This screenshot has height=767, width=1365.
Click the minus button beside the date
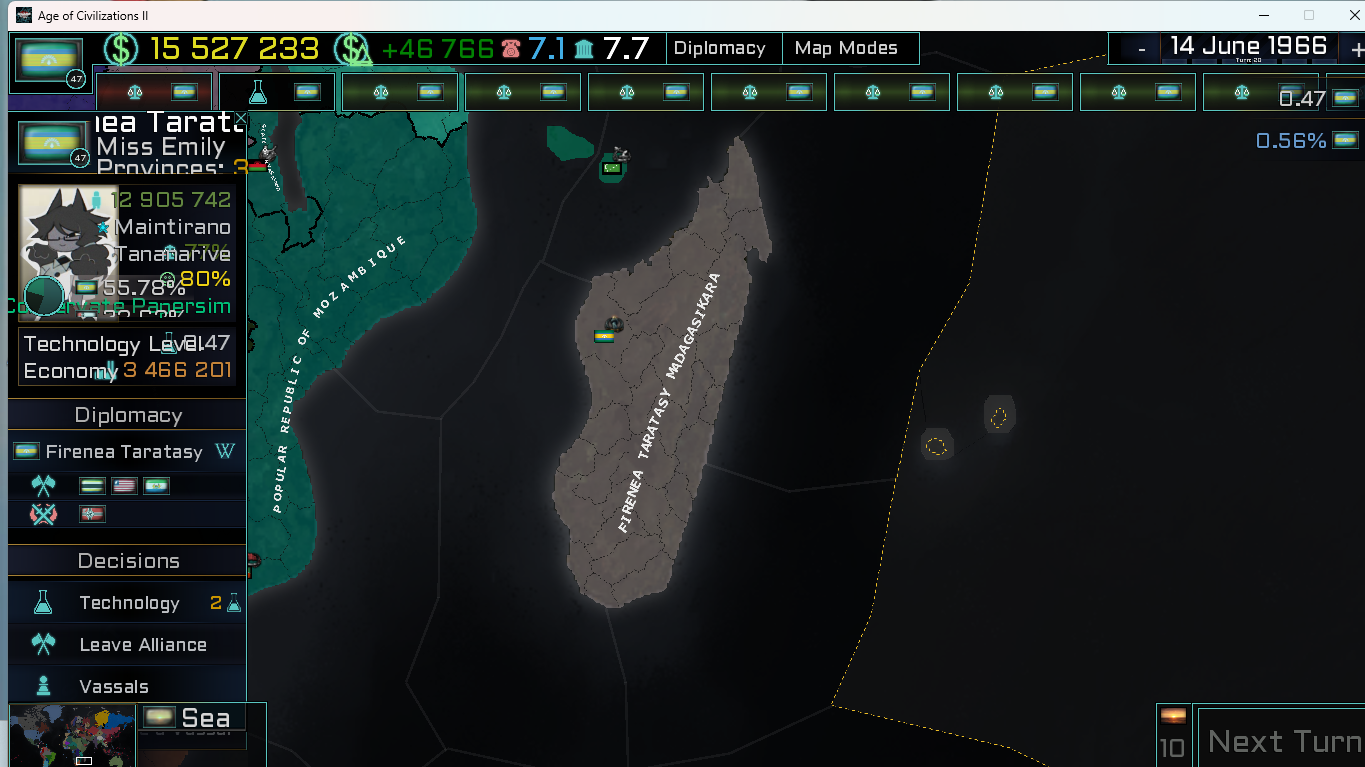1141,48
